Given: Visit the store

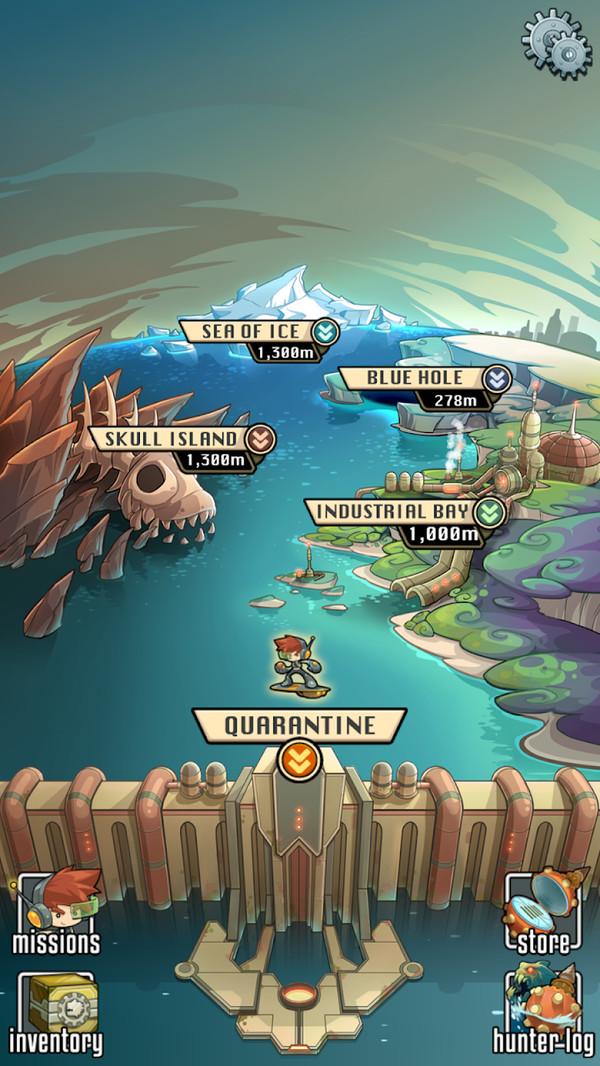Looking at the screenshot, I should [545, 912].
